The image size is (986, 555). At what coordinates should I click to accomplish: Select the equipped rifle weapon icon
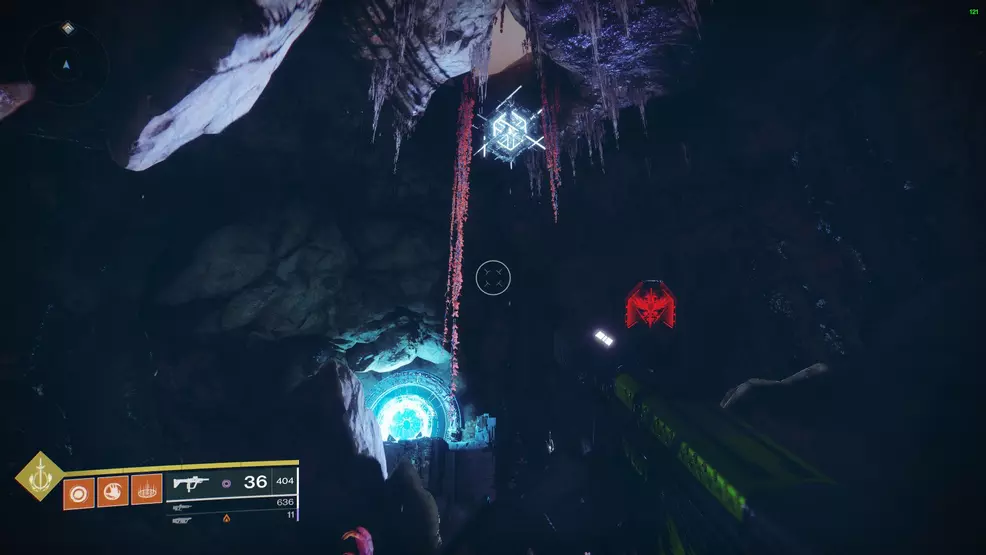(191, 483)
